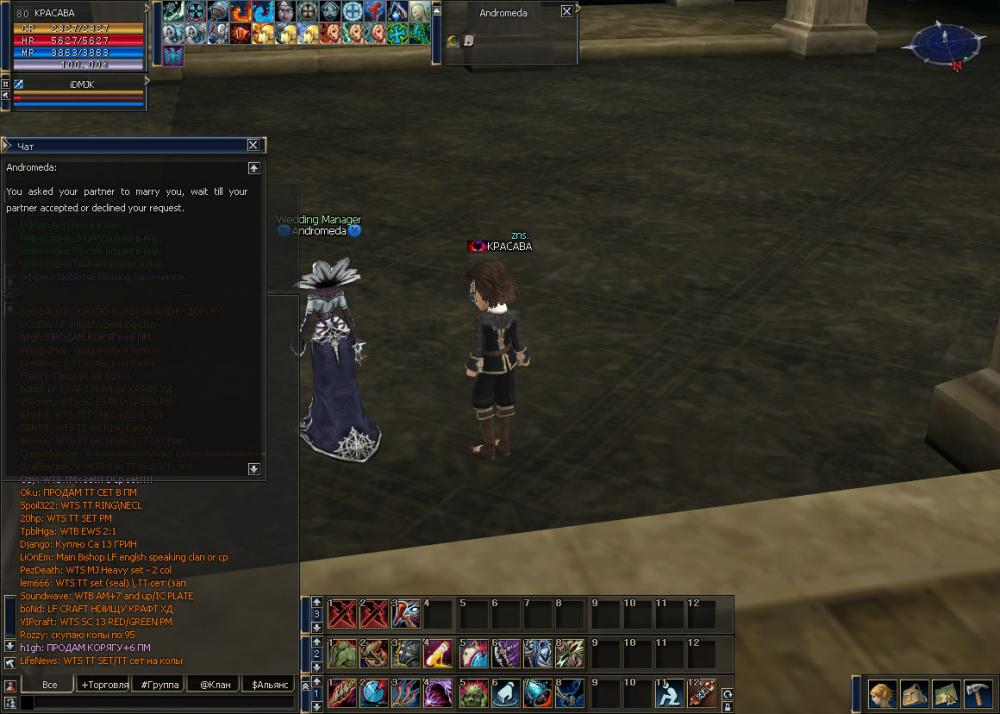The image size is (1000, 714).
Task: Select the @Клан chat tab
Action: coord(215,685)
